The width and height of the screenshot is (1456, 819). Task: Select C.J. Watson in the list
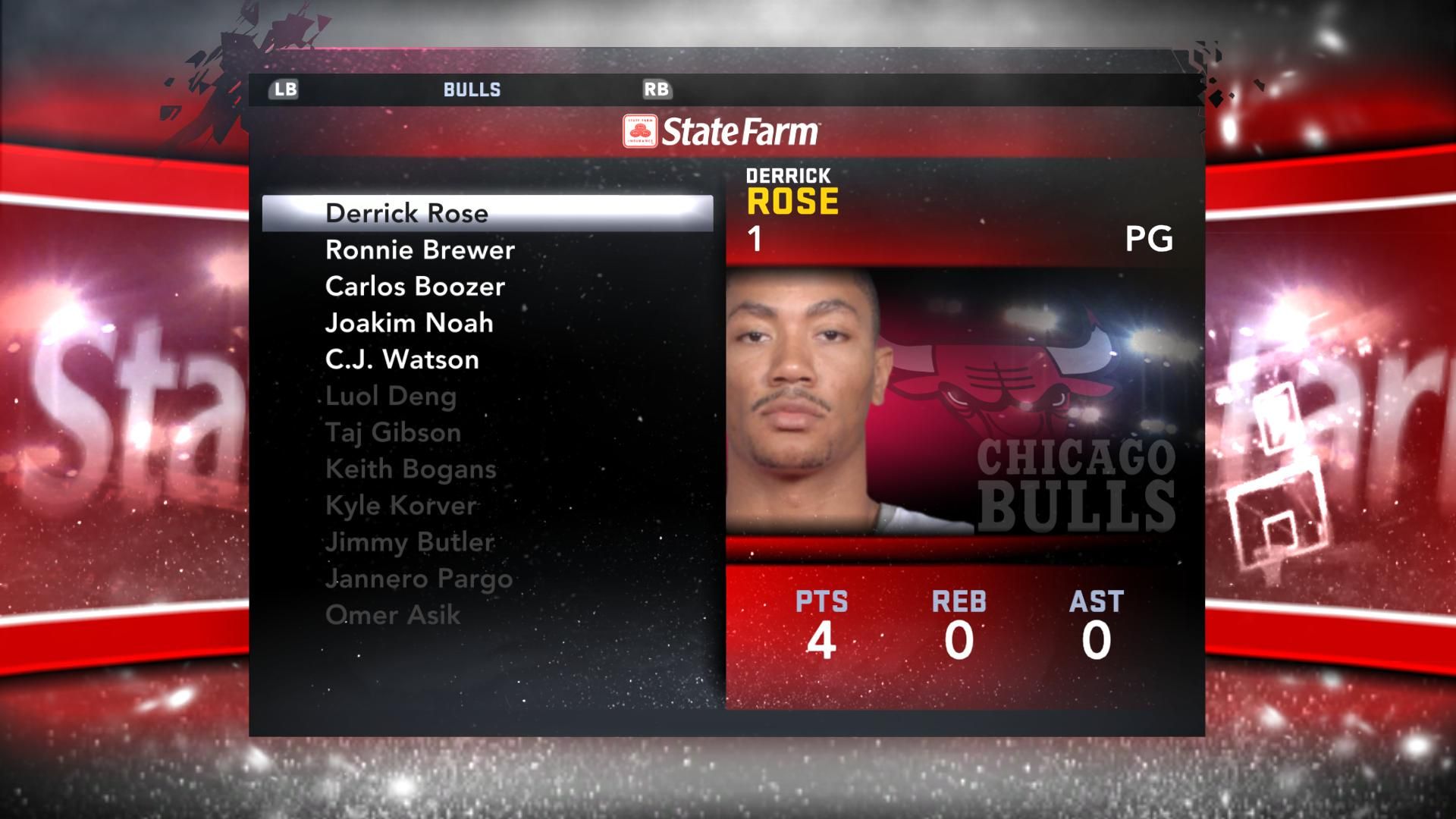coord(402,359)
